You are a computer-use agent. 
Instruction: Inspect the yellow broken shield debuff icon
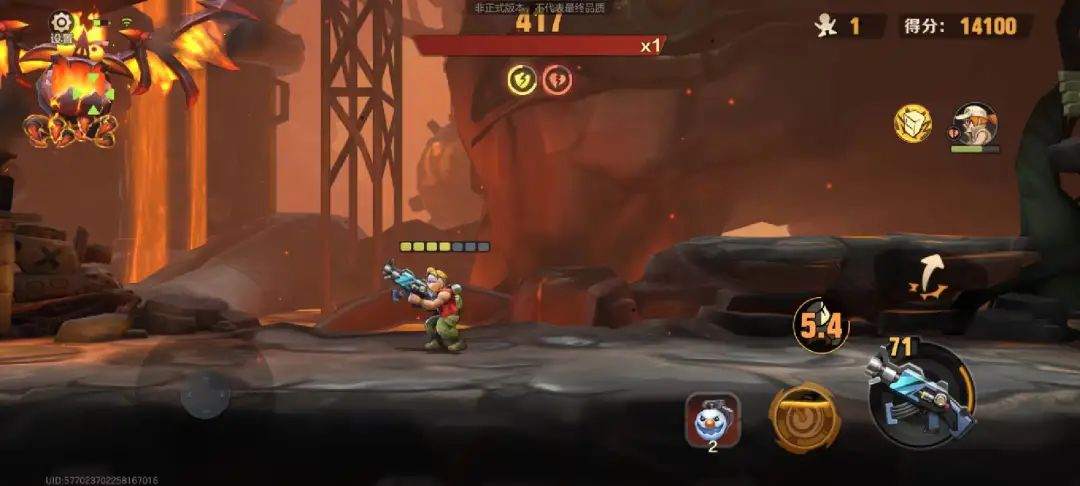click(521, 79)
